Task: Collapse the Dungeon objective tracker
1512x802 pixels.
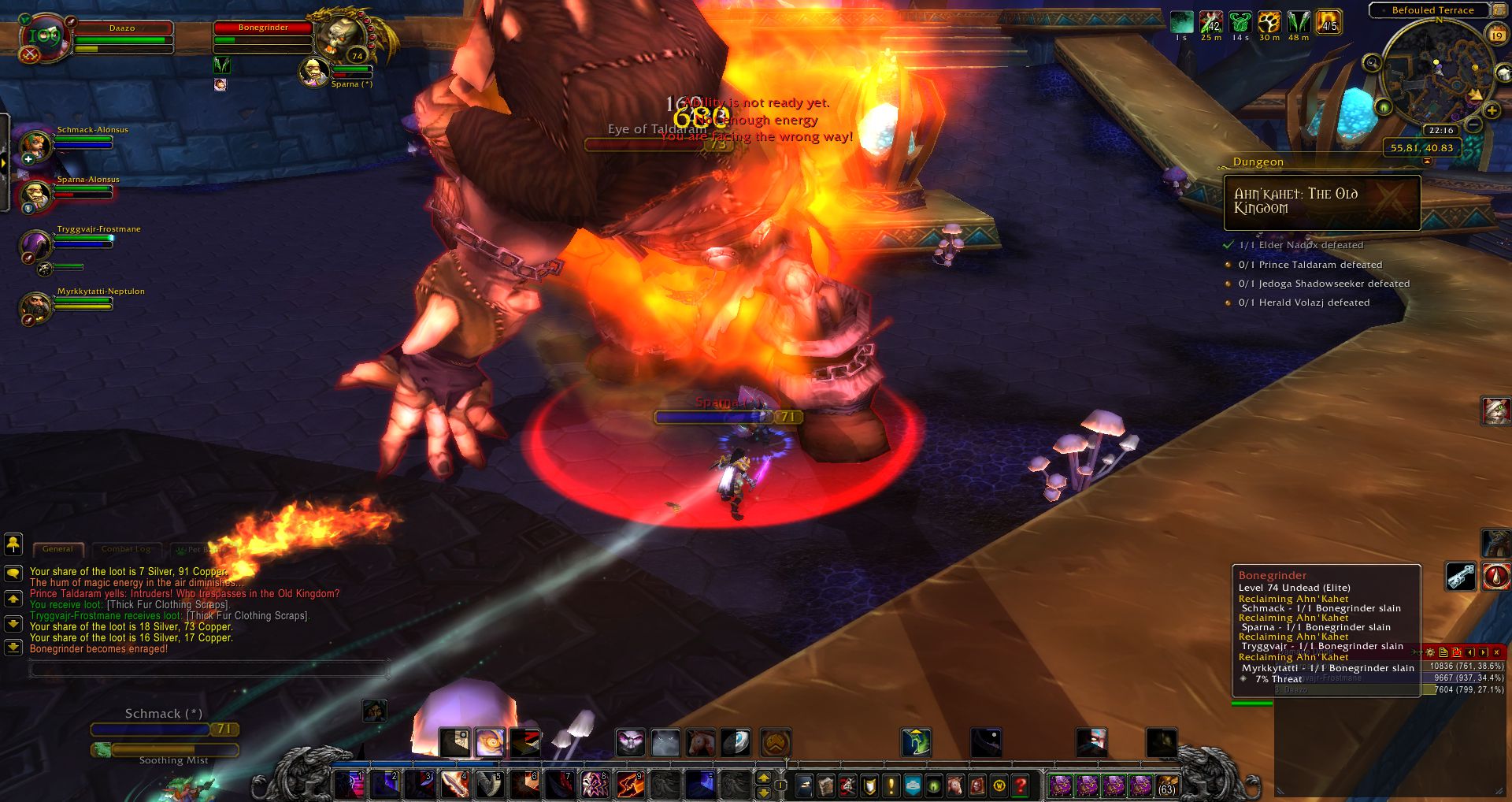Action: (x=1427, y=162)
